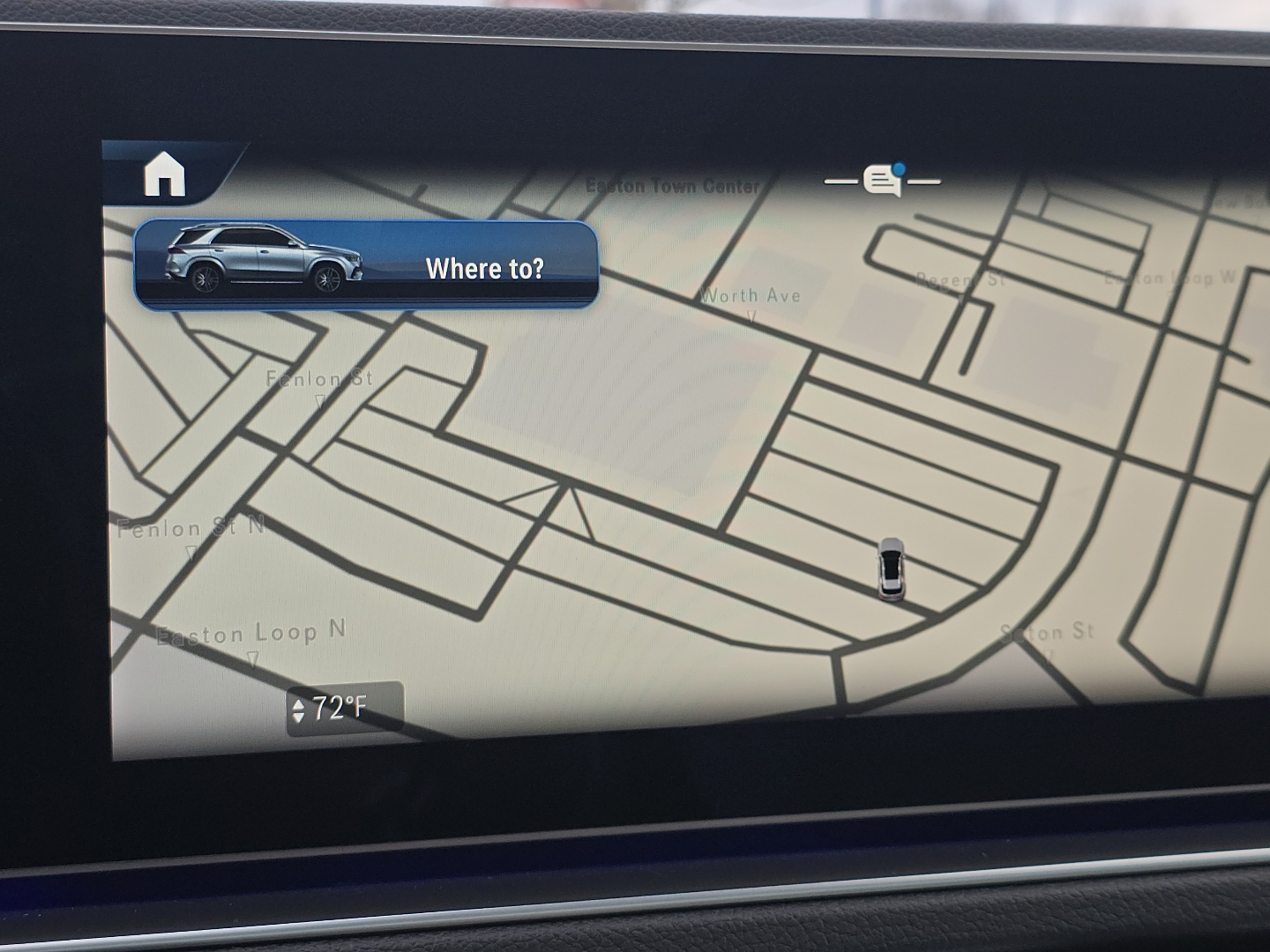Open the message notification icon

point(883,180)
